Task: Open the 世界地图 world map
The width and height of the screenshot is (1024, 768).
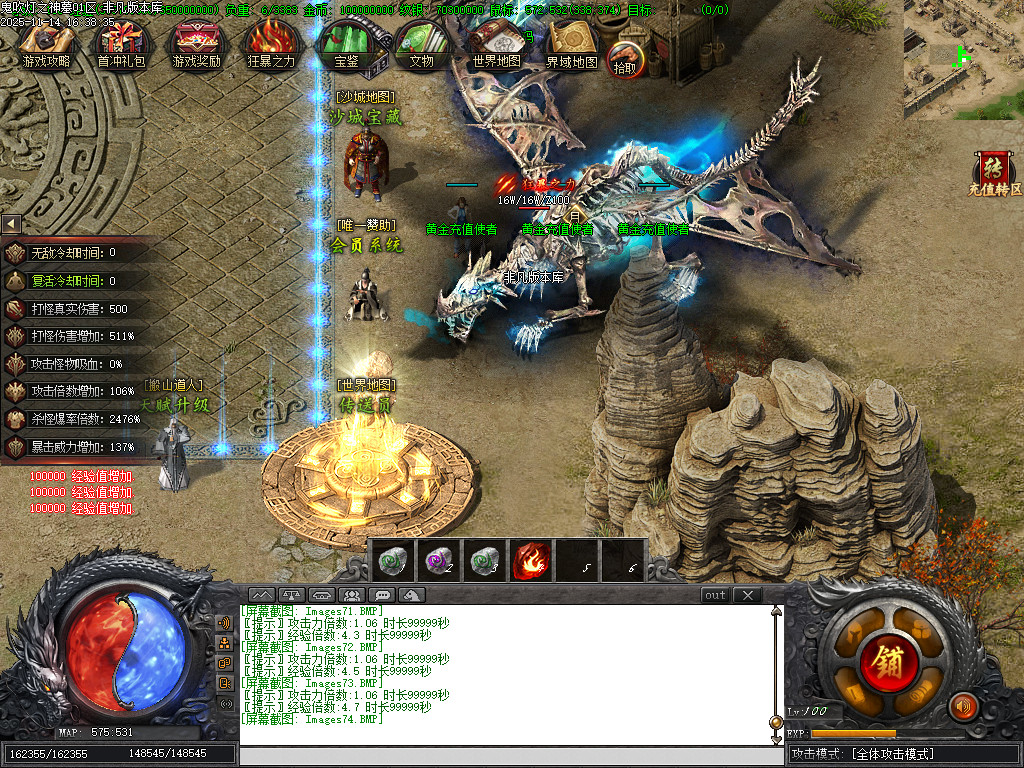Action: tap(496, 45)
